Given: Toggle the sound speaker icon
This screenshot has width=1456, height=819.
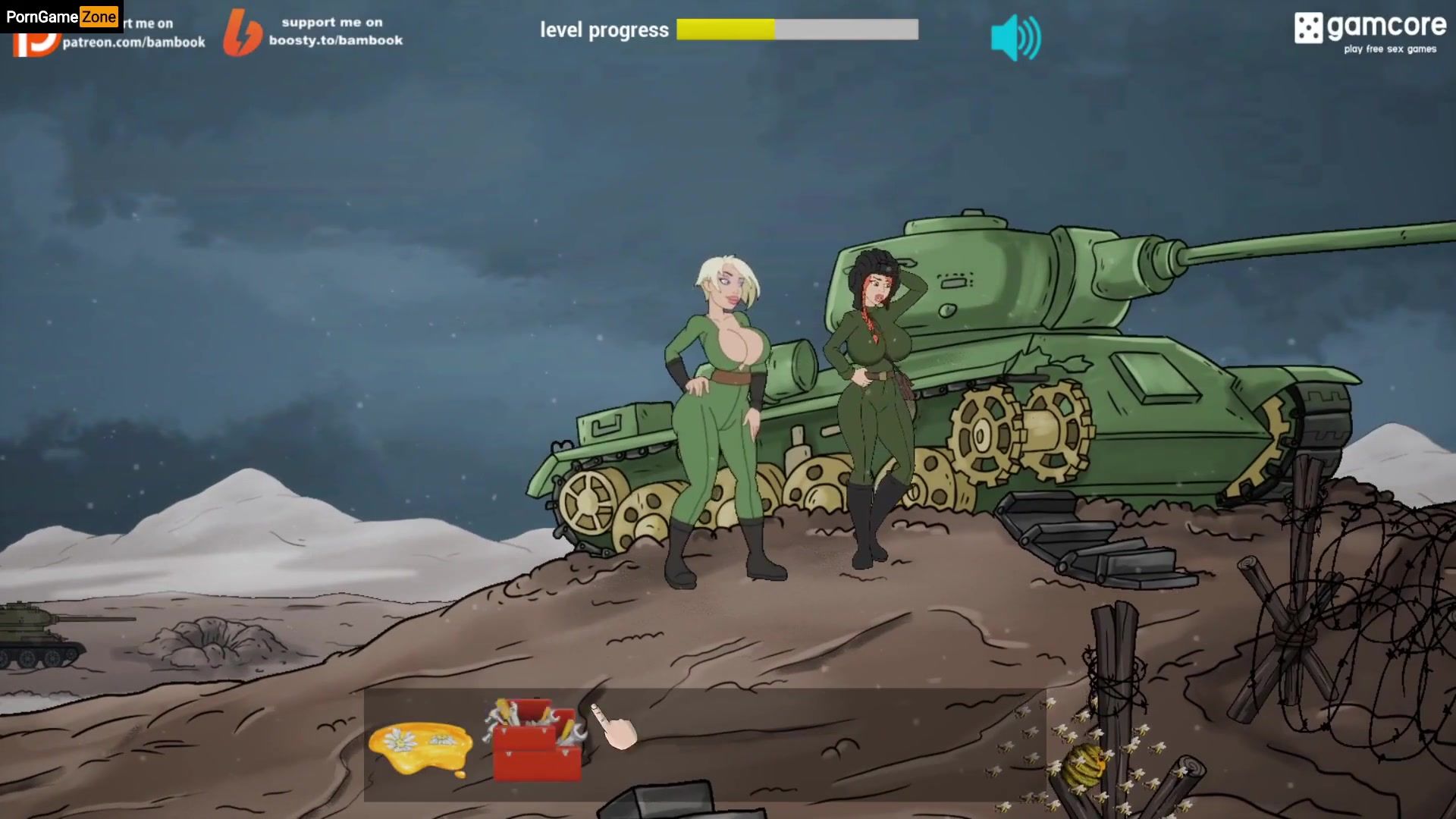Looking at the screenshot, I should 1015,37.
